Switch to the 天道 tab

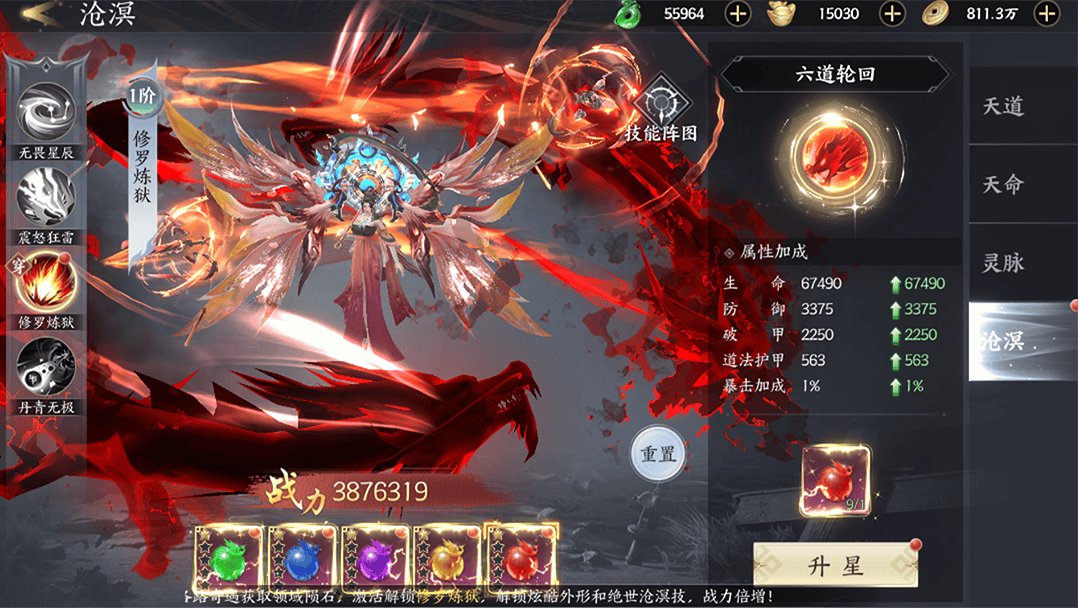tap(1003, 106)
